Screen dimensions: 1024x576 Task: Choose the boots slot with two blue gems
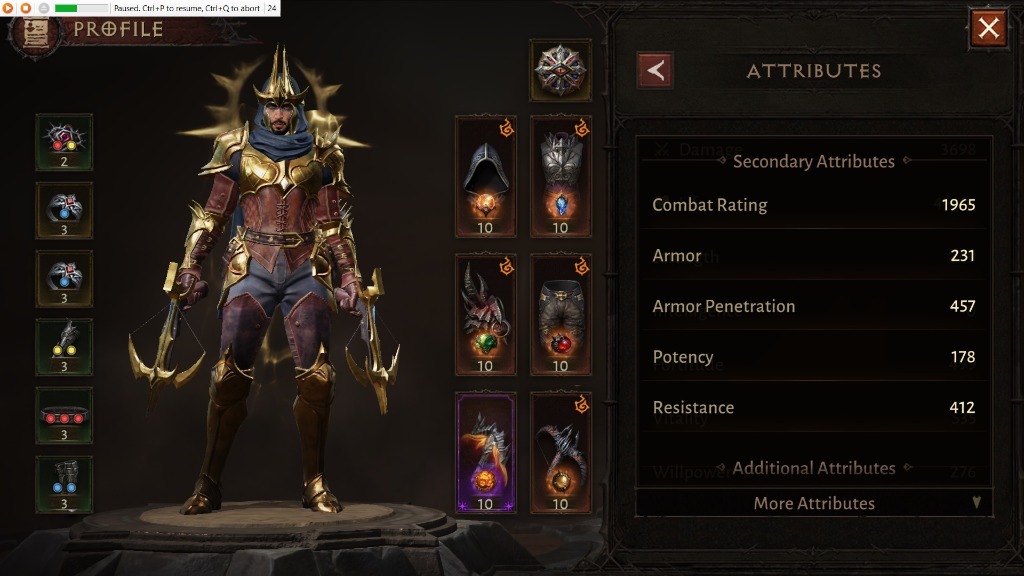coord(64,484)
